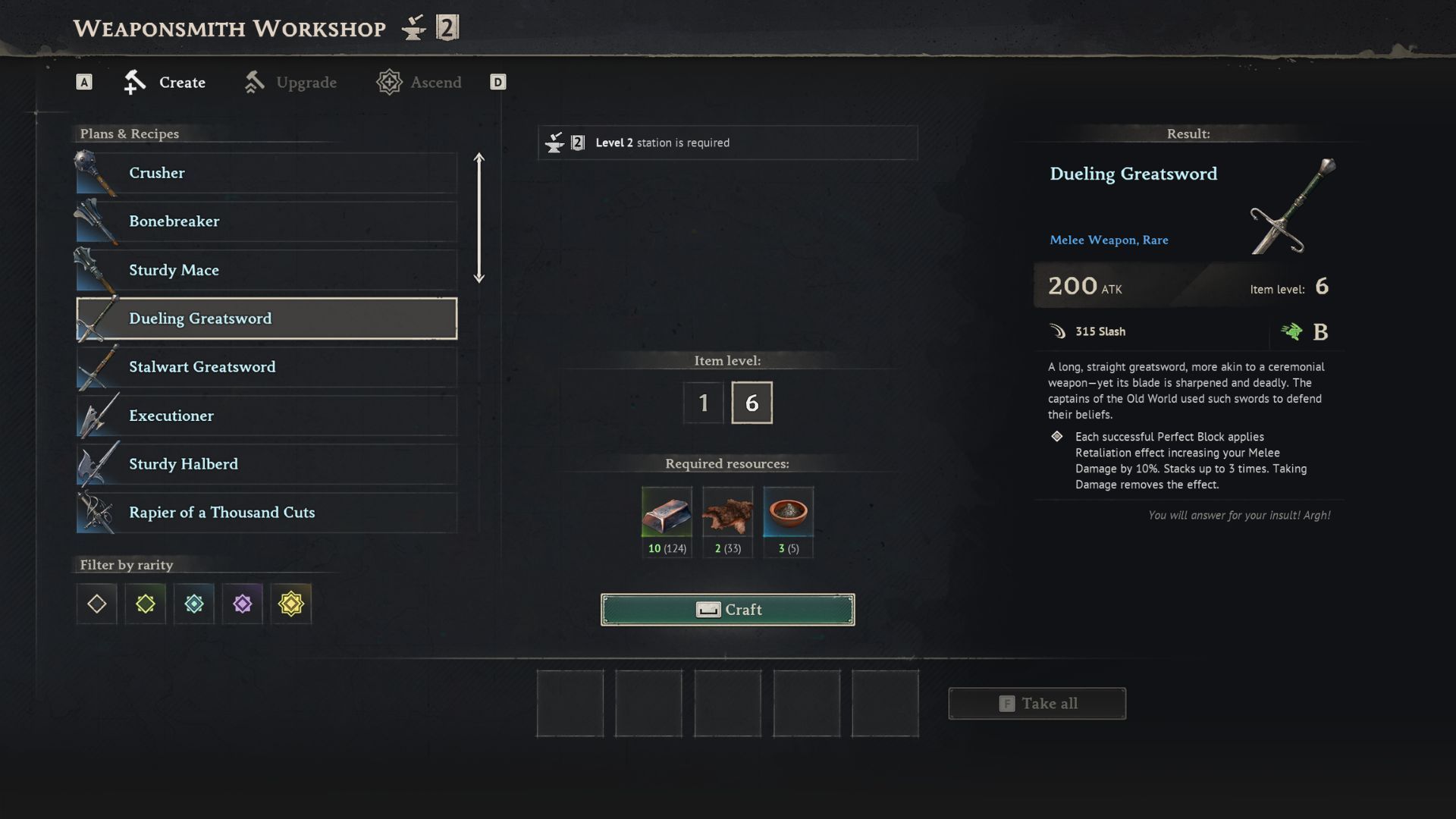Select the Sturdy Halberd recipe
Image resolution: width=1456 pixels, height=819 pixels.
(x=266, y=464)
